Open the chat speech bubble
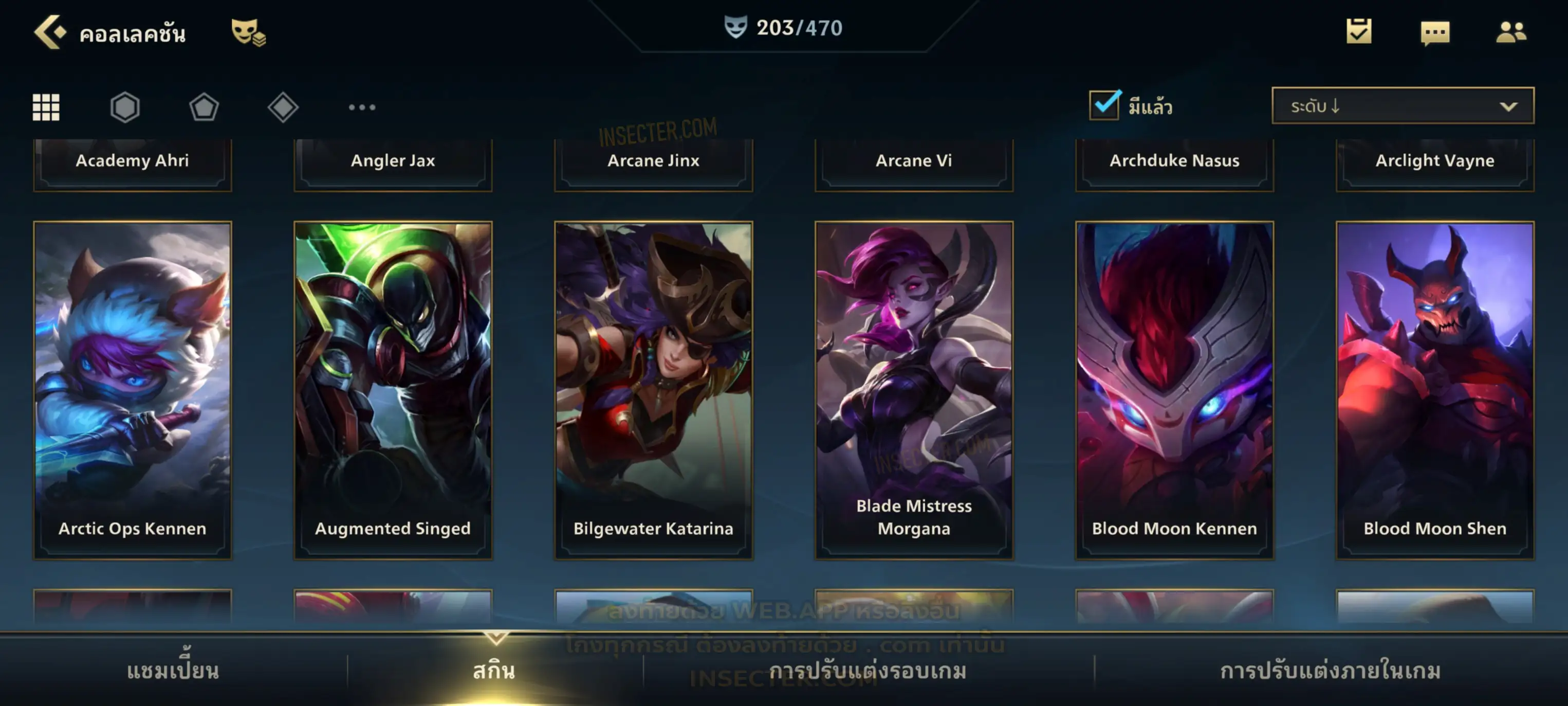This screenshot has height=706, width=1568. click(1435, 33)
